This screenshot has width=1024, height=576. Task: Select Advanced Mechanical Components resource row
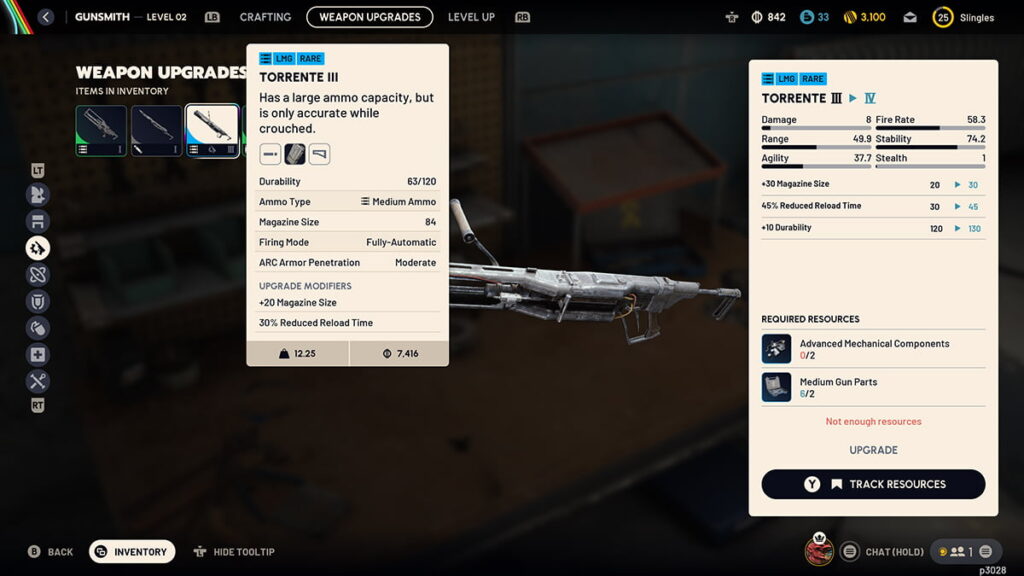point(873,349)
